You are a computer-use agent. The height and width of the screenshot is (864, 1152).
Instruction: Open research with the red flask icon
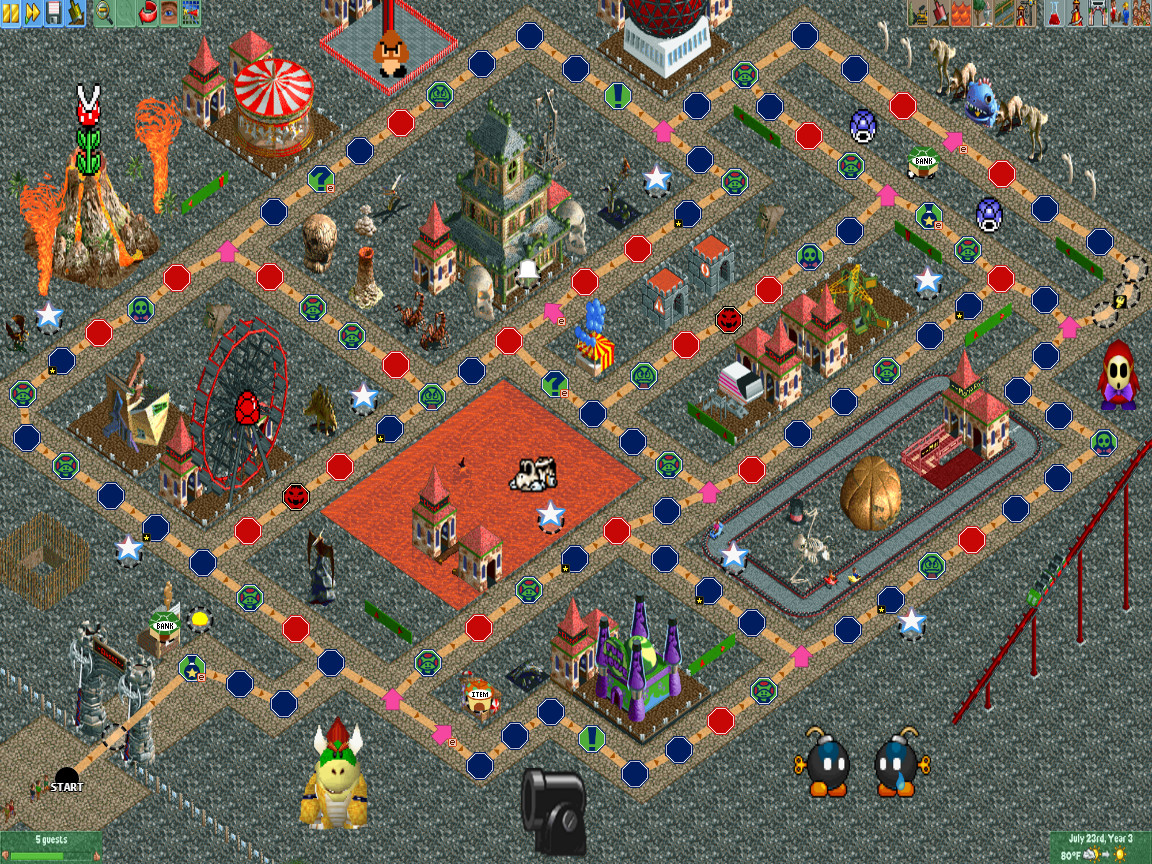tap(1055, 13)
